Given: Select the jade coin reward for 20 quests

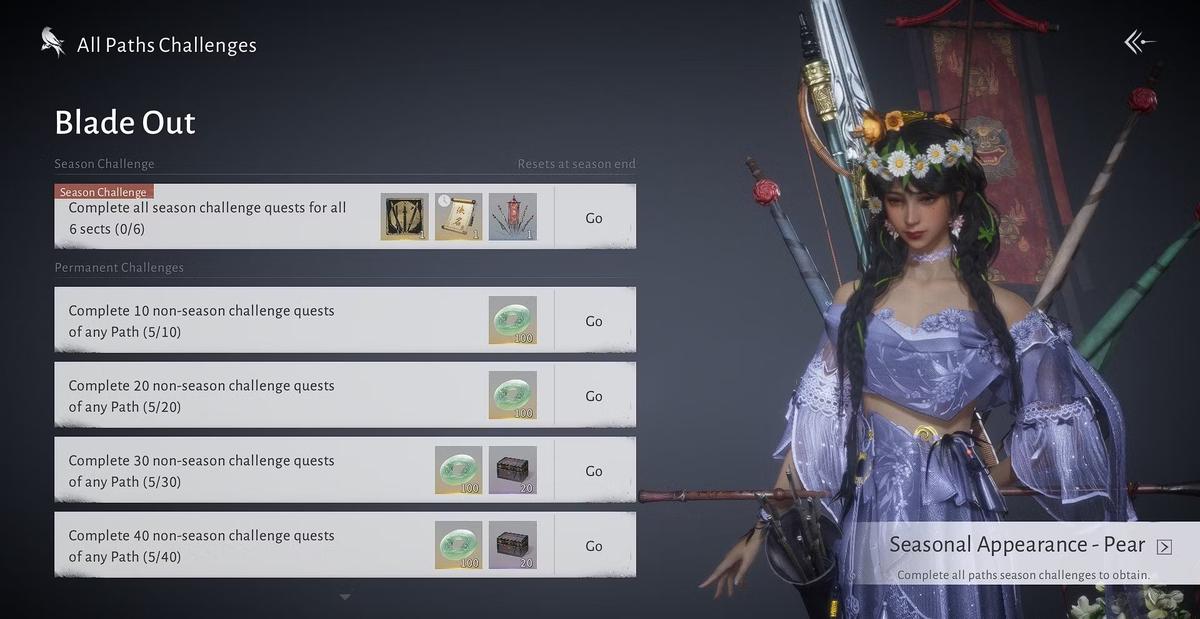Looking at the screenshot, I should click(513, 396).
